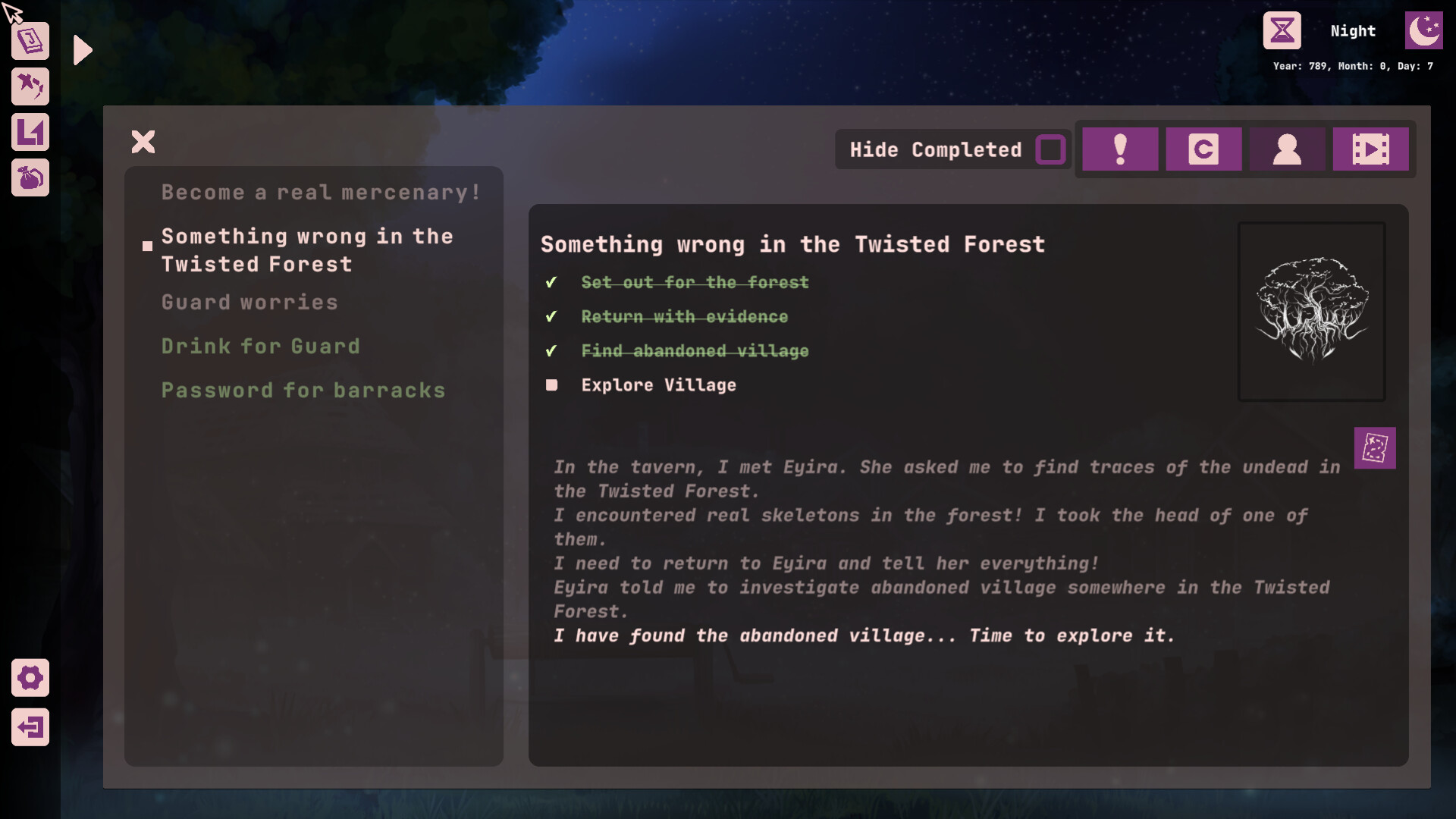Click the exclamation mark quest filter icon
1456x819 pixels.
[x=1121, y=149]
